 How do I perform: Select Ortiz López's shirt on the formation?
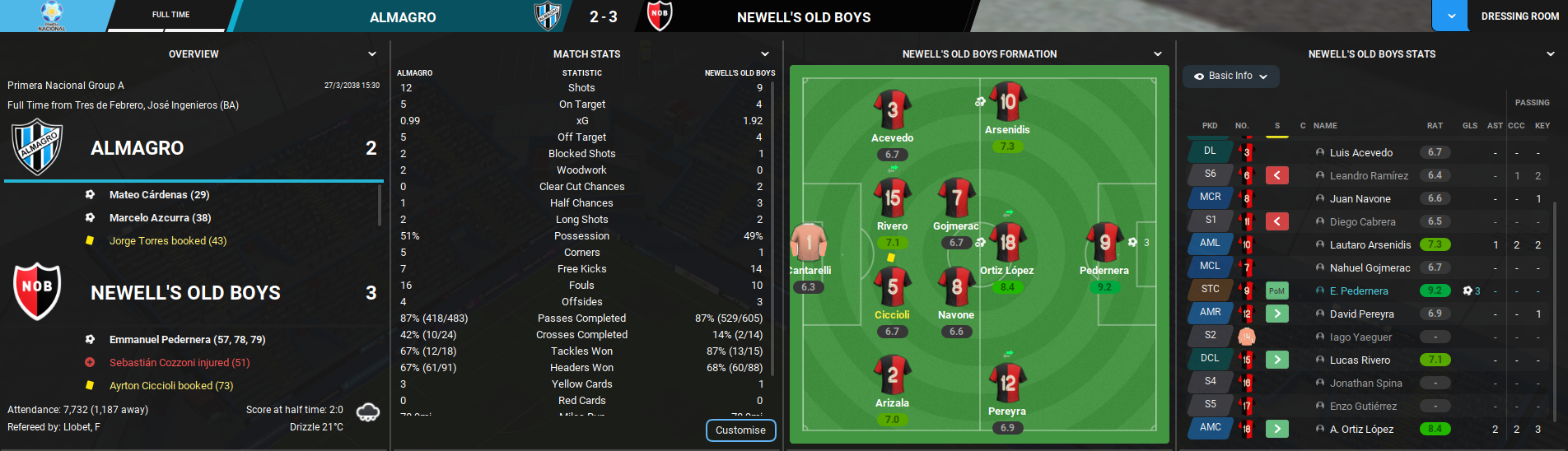pyautogui.click(x=1007, y=243)
